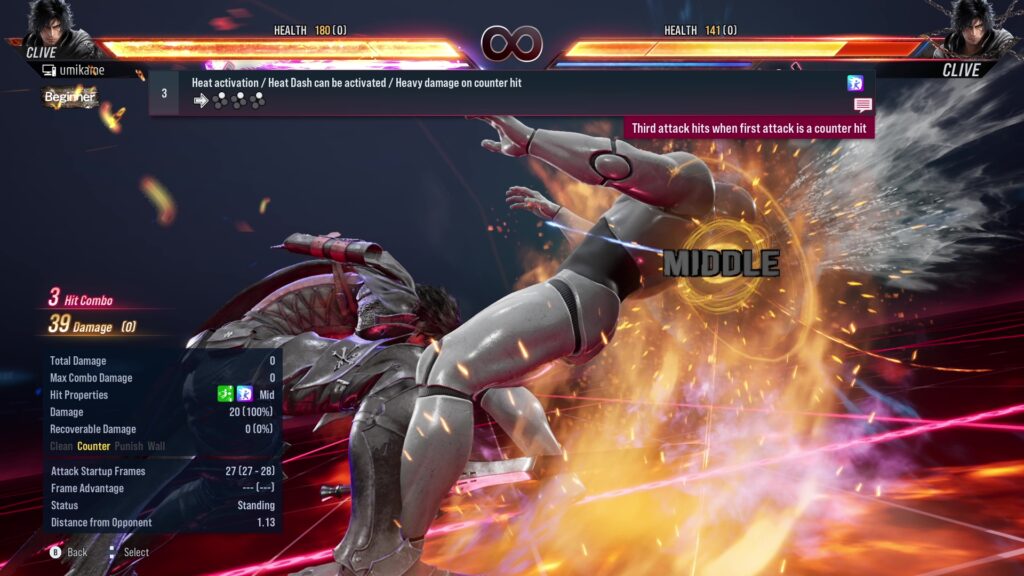Select the highlighted Counter hit type
Screen dimensions: 1024x576
(94, 446)
